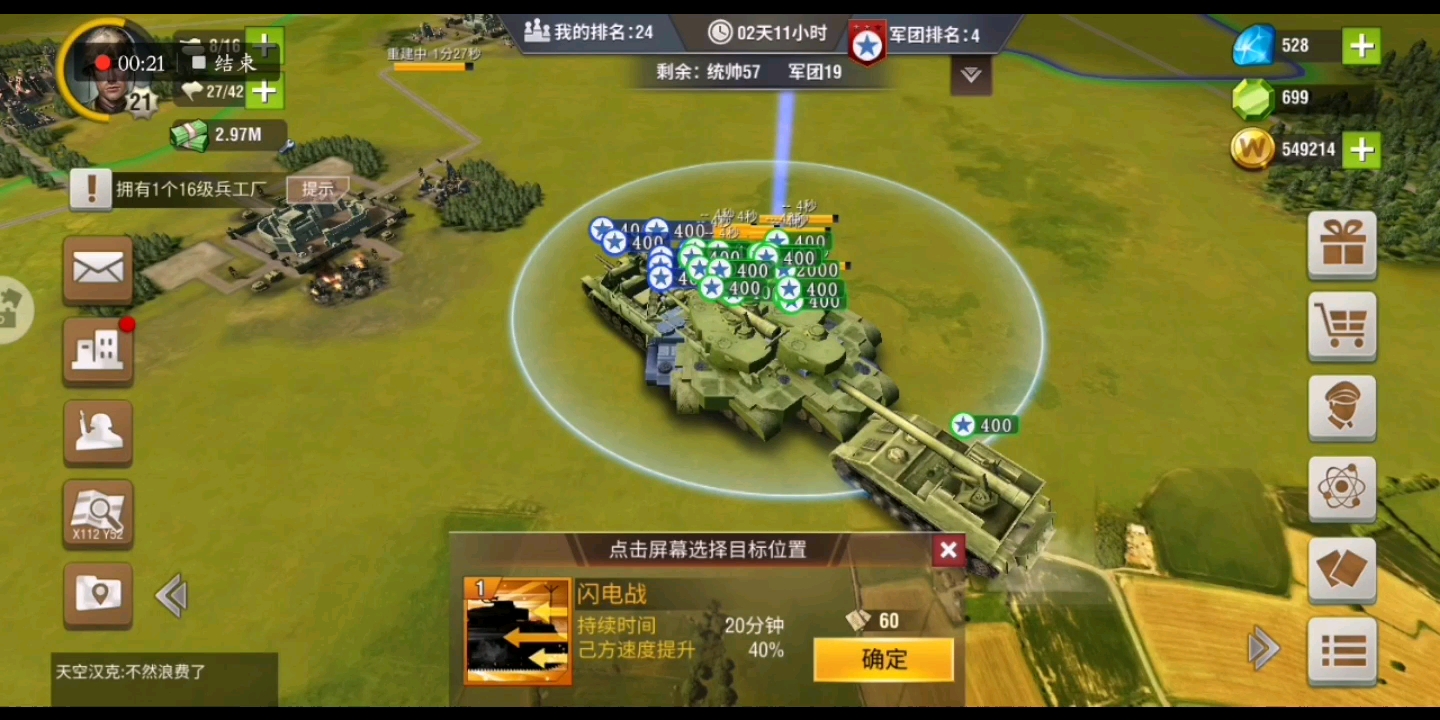The width and height of the screenshot is (1440, 720).
Task: Open the quest list icon
Action: (1341, 652)
